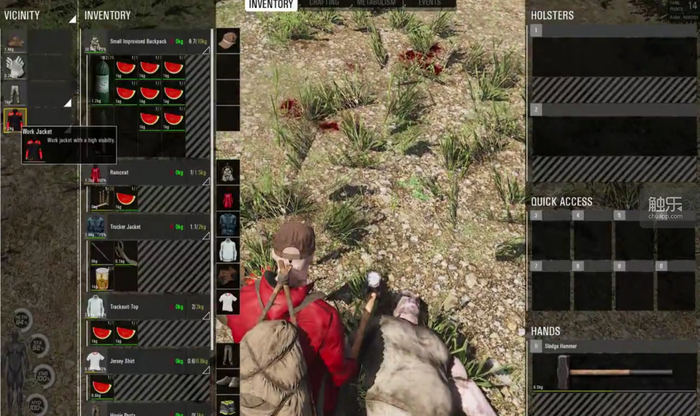Switch to the Events tab
This screenshot has height=416, width=700.
430,4
